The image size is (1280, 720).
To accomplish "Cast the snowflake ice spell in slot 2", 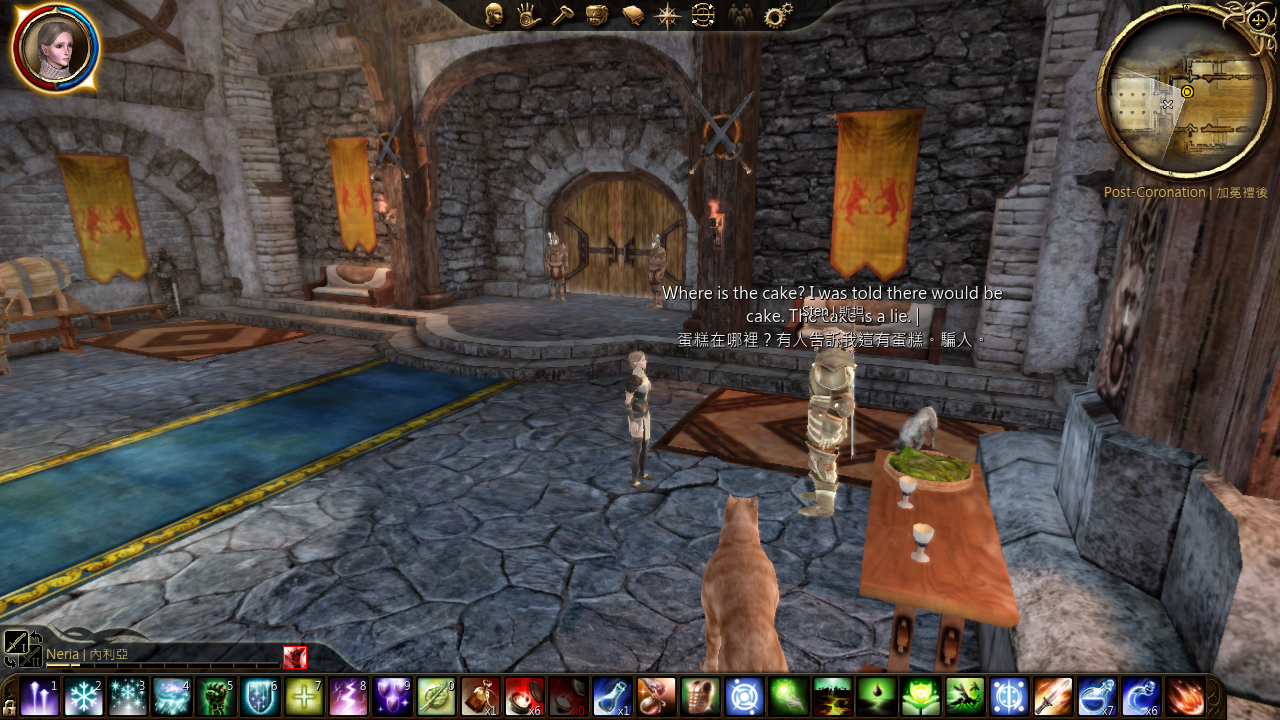I will click(83, 696).
